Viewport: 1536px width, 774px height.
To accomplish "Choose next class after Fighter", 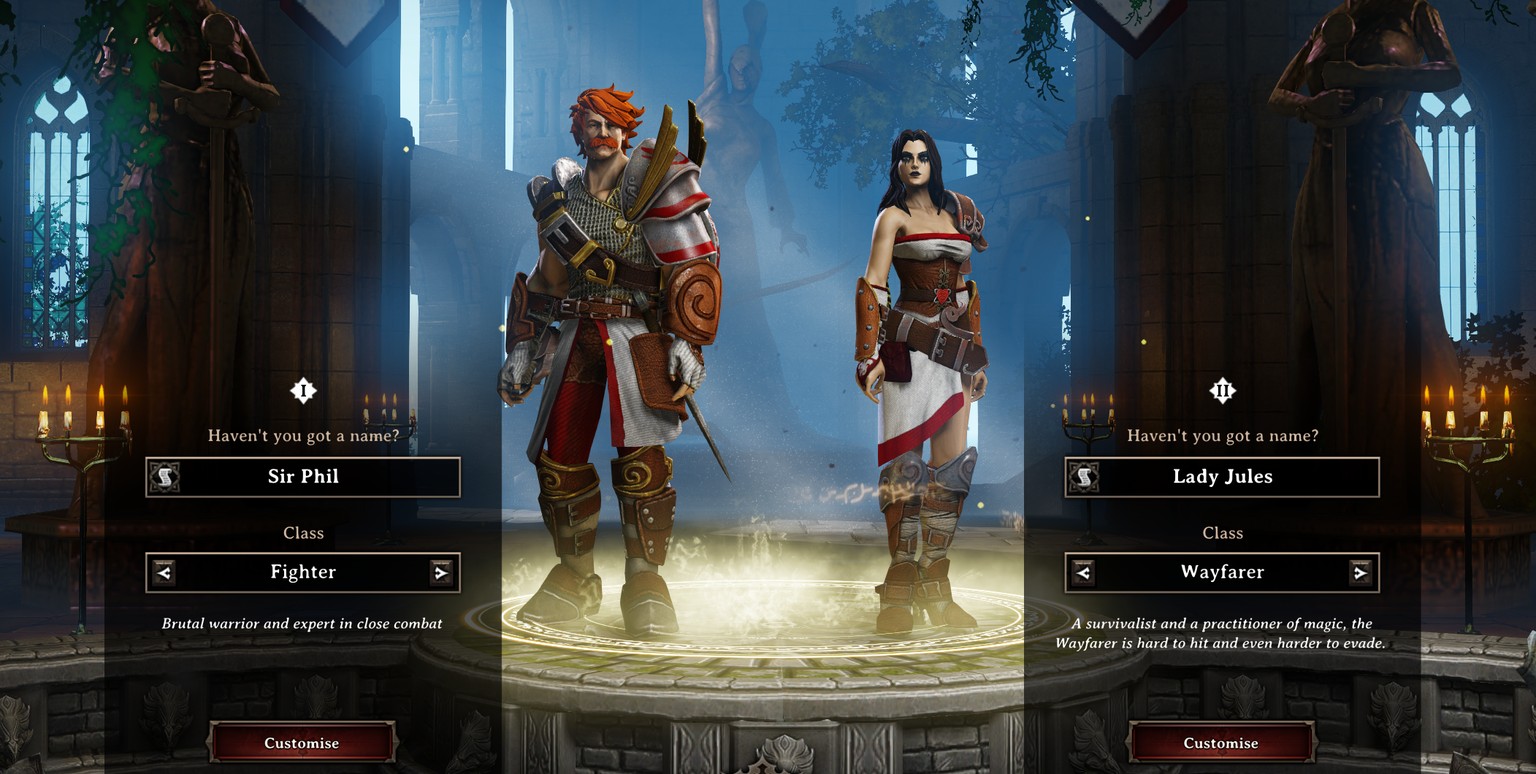I will coord(440,573).
